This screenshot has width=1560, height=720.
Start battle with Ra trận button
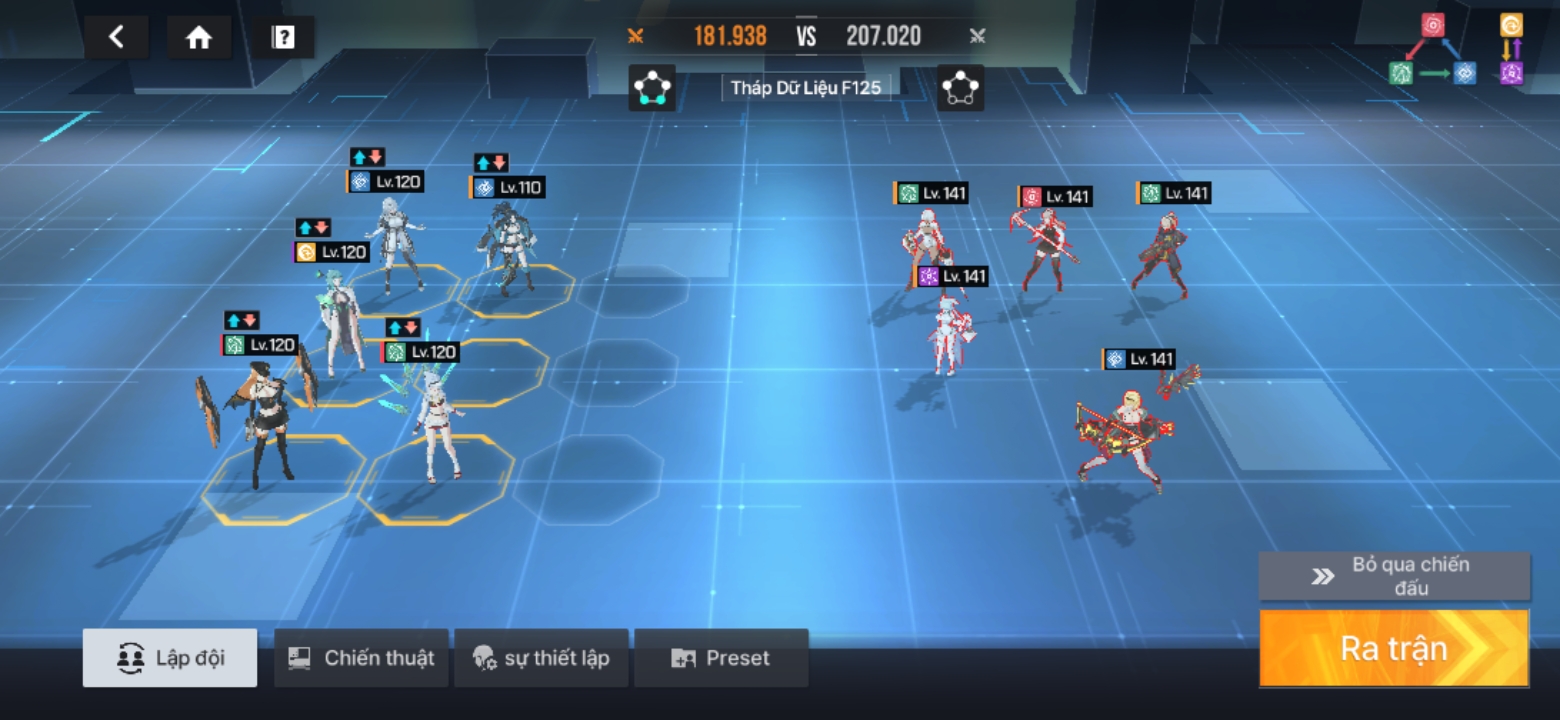(x=1394, y=648)
